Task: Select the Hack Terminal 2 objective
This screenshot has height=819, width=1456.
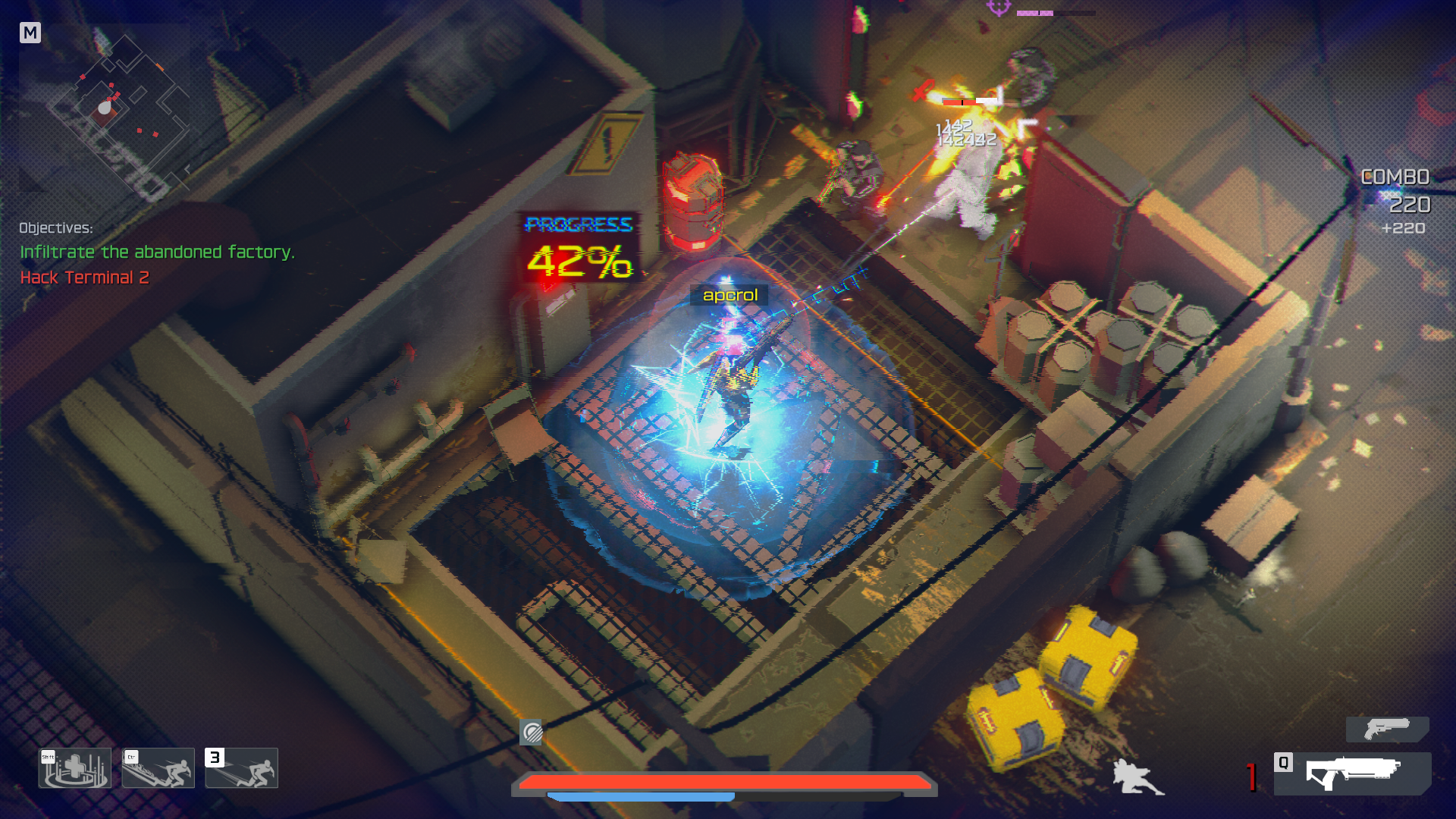Action: coord(85,278)
